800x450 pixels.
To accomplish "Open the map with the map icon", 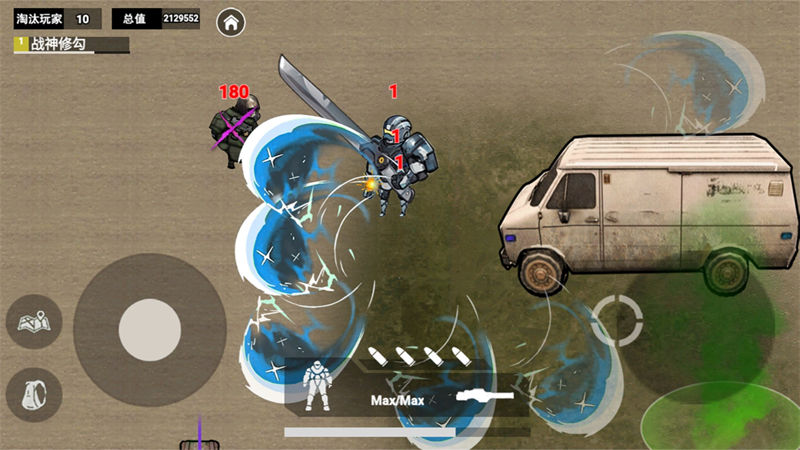I will [34, 322].
